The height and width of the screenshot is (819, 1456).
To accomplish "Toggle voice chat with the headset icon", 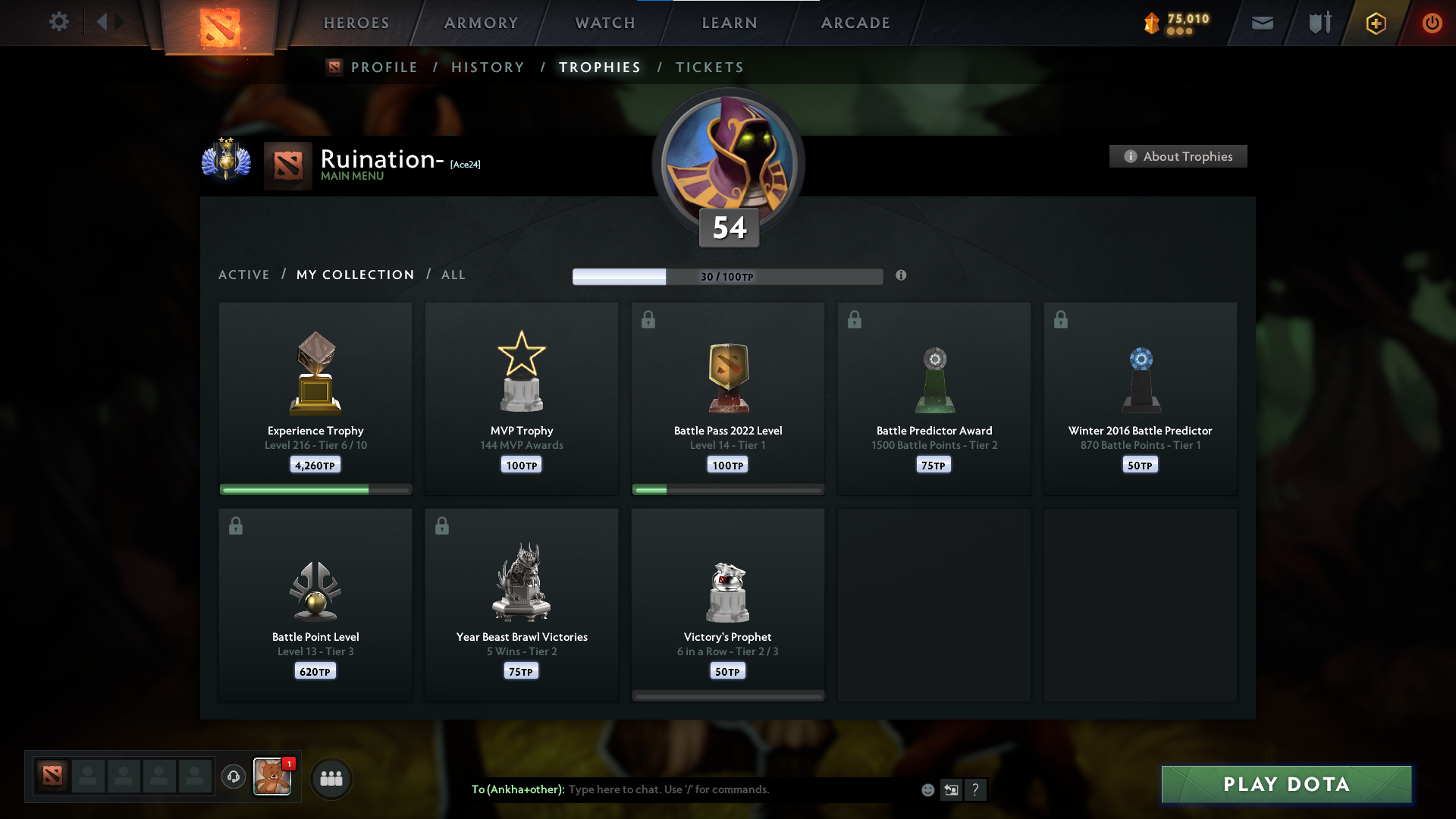I will click(233, 777).
